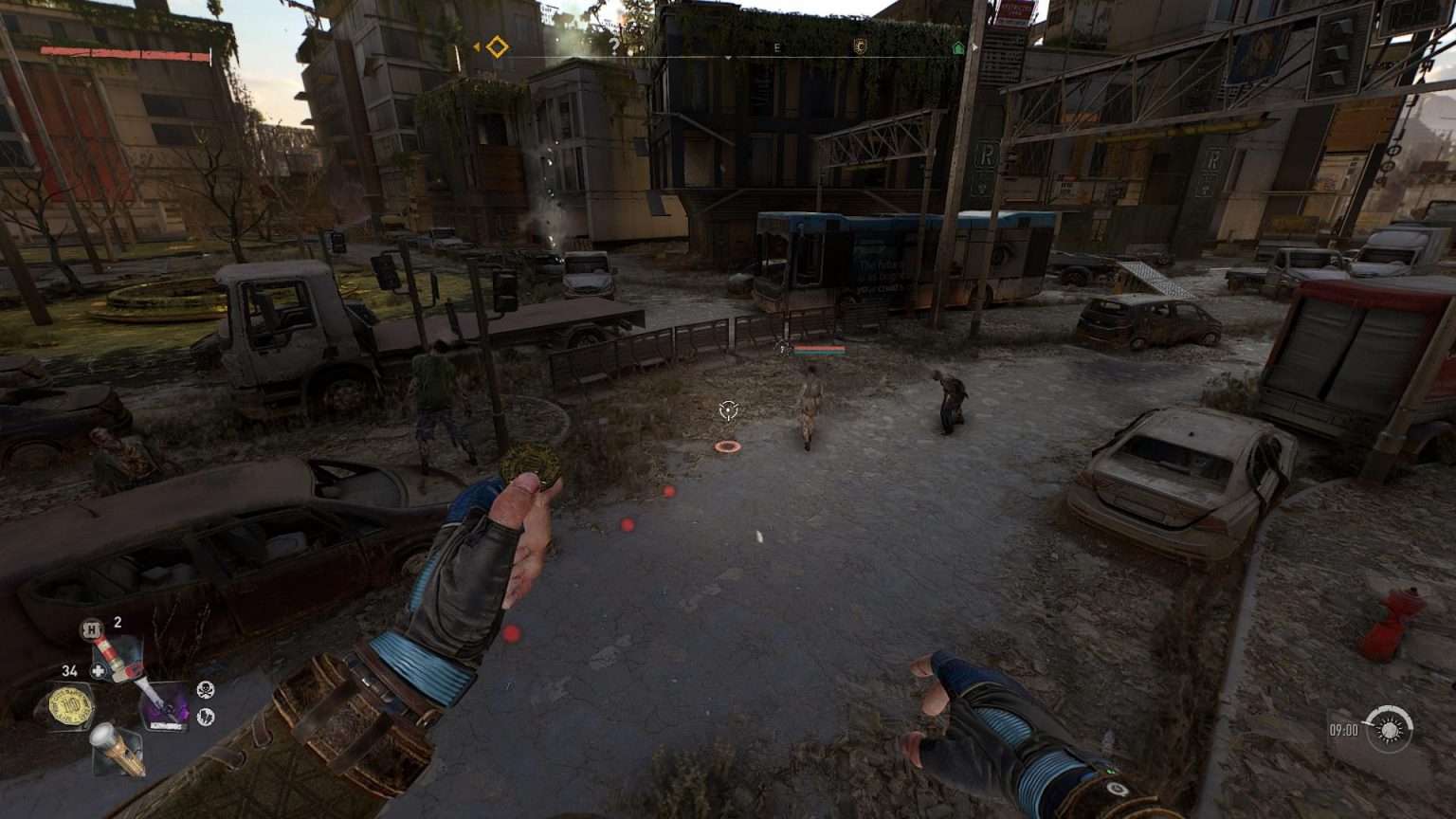The image size is (1456, 819).
Task: Select the yellow diamond quest marker on the compass
Action: (x=497, y=46)
